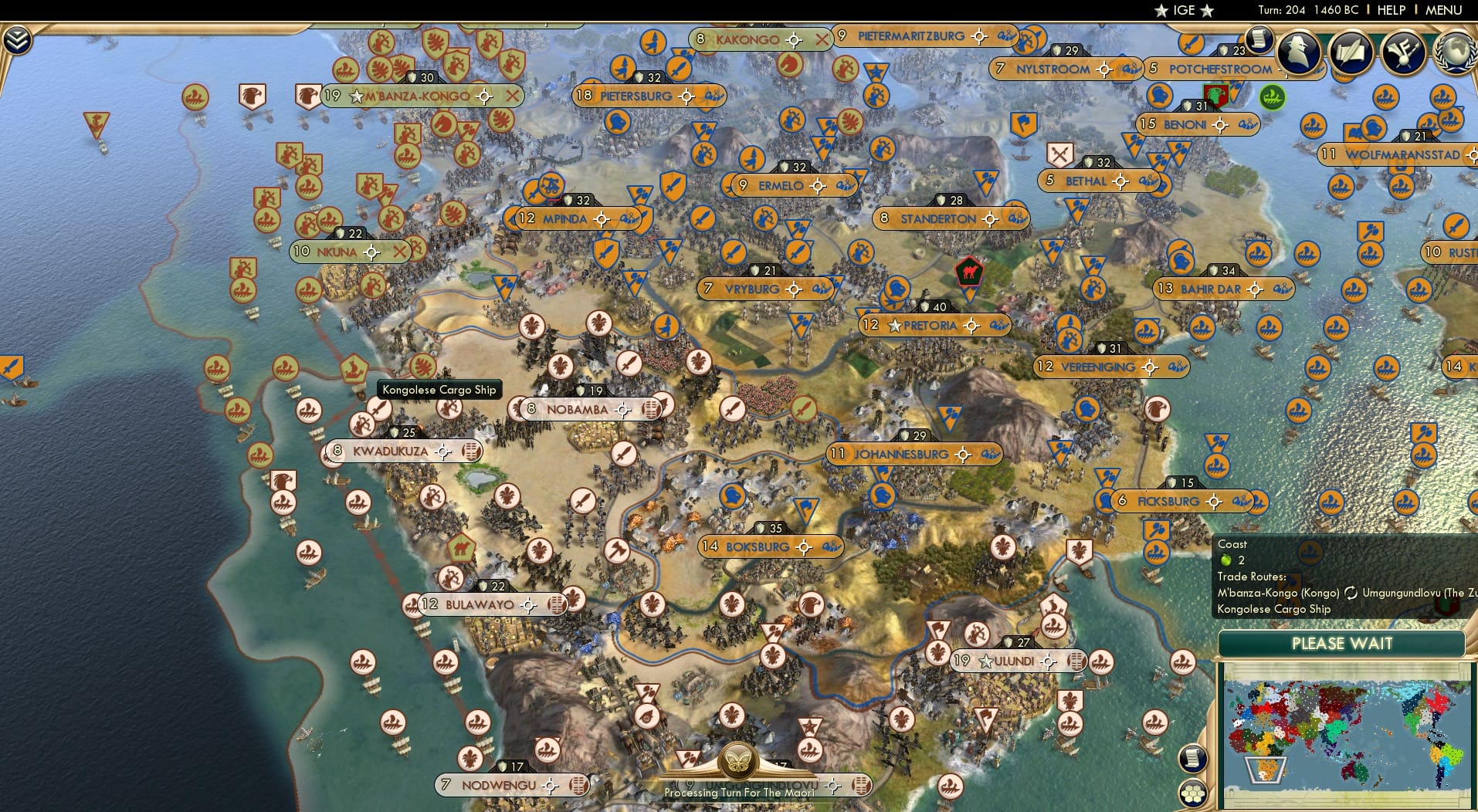Click the crossed-swords icon near Bethal
This screenshot has height=812, width=1478.
[1059, 154]
